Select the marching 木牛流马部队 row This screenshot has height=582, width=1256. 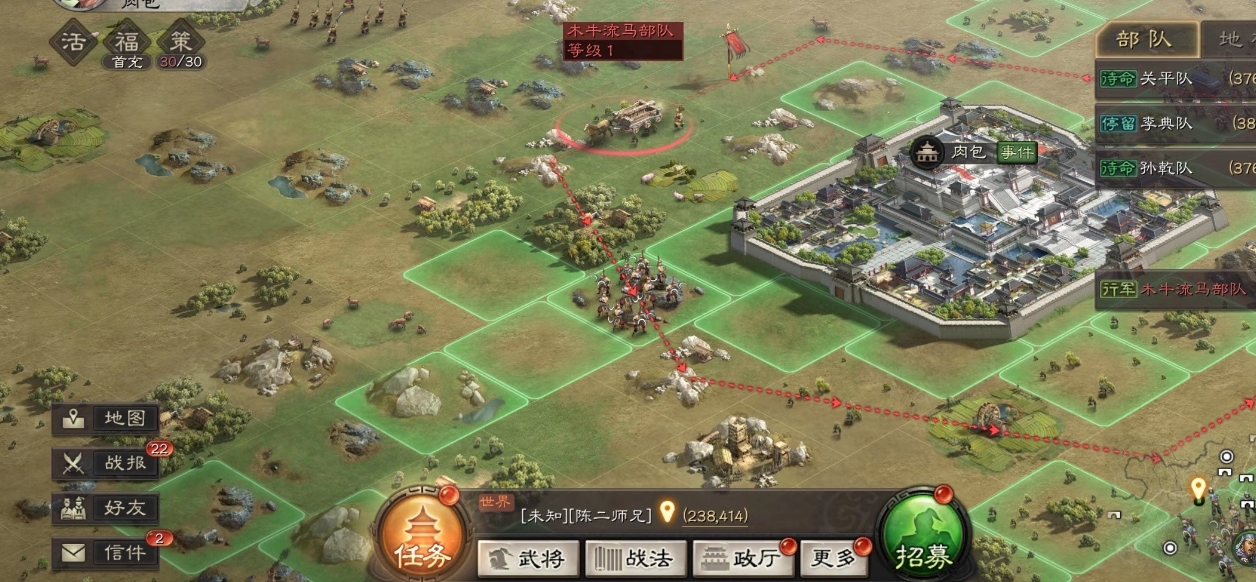pos(1175,289)
